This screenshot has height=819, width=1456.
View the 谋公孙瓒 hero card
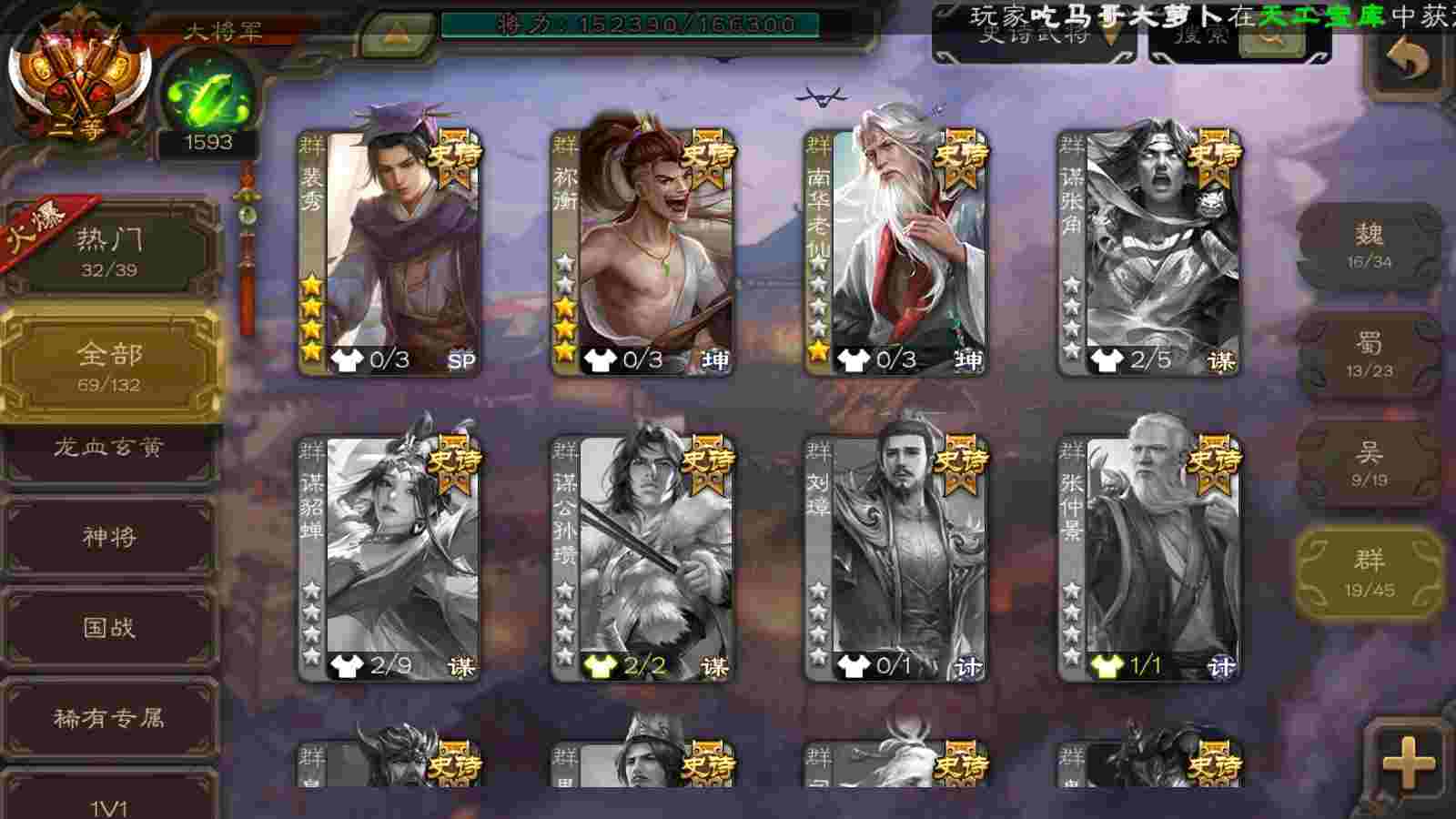pos(642,559)
